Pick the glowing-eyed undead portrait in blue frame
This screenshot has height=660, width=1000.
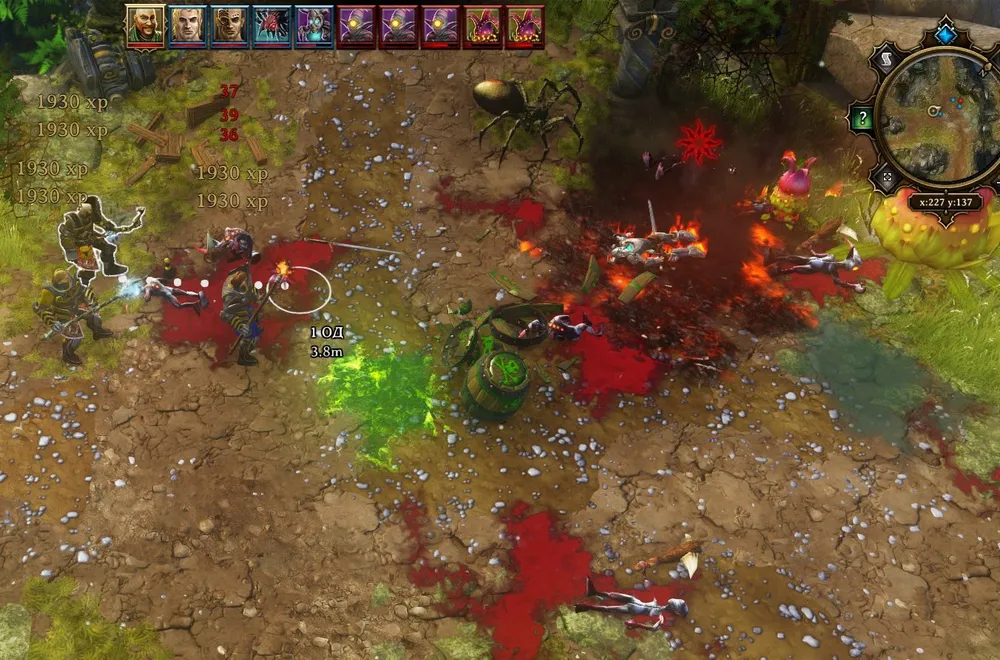click(313, 27)
